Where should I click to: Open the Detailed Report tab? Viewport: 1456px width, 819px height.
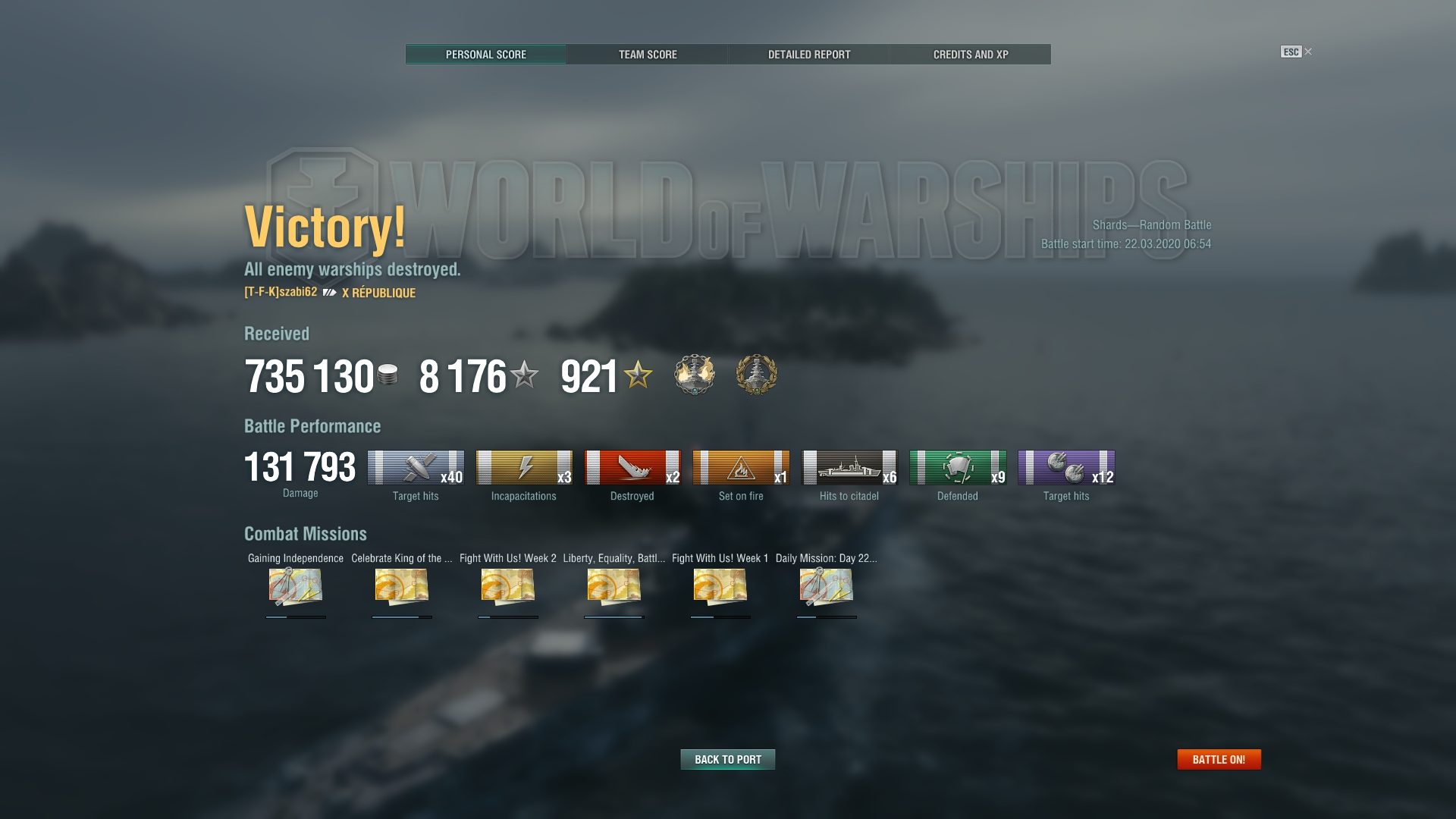(808, 55)
